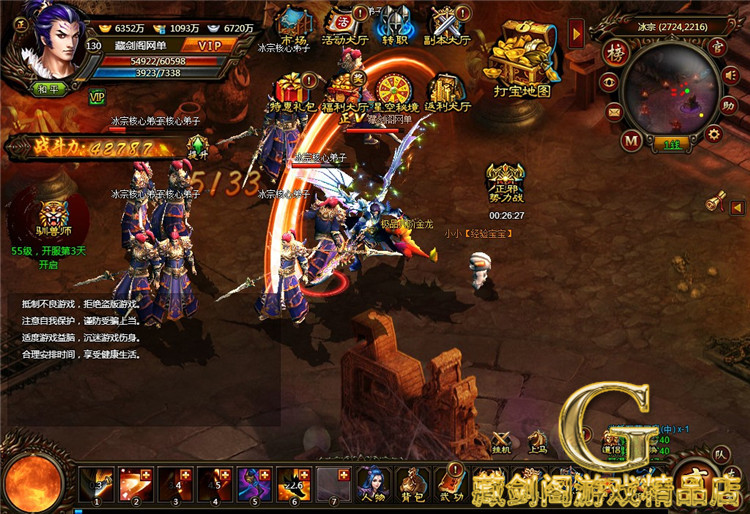Open the gear settings button by minimap

714,133
